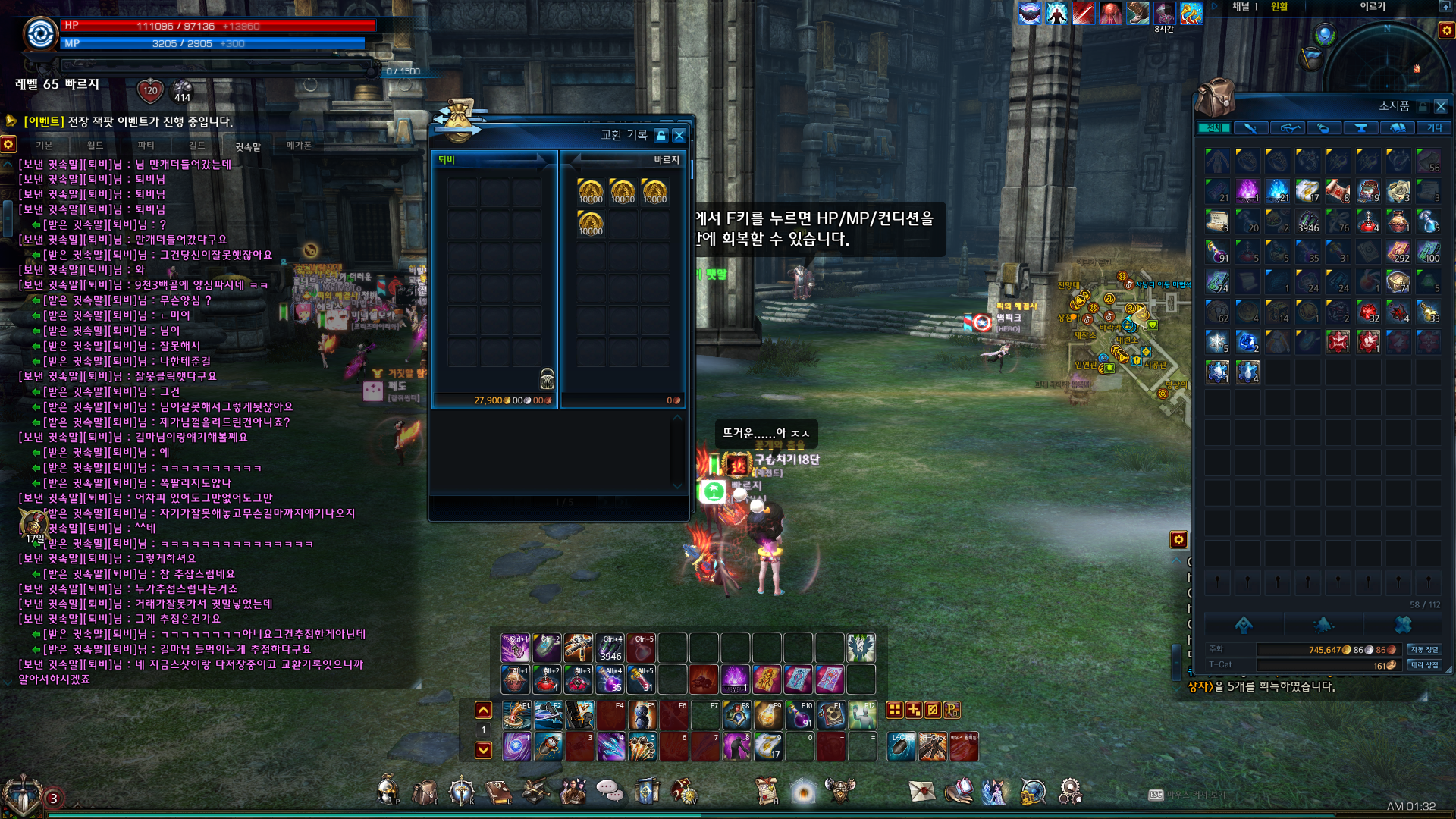Select the purple flame item stack of 1
The image size is (1456, 819).
click(1247, 190)
